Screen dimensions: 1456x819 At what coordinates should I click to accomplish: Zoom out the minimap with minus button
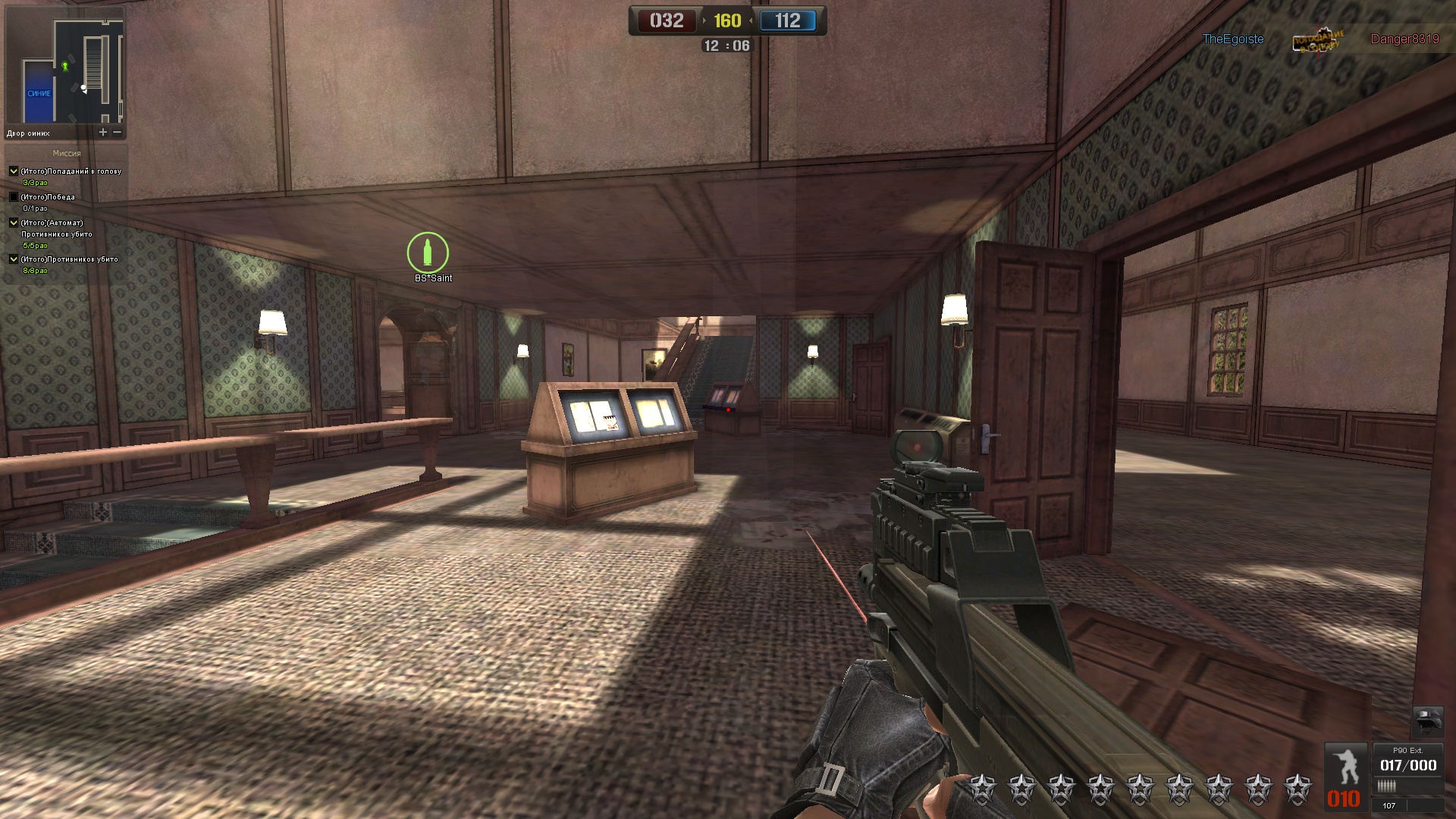[x=118, y=132]
